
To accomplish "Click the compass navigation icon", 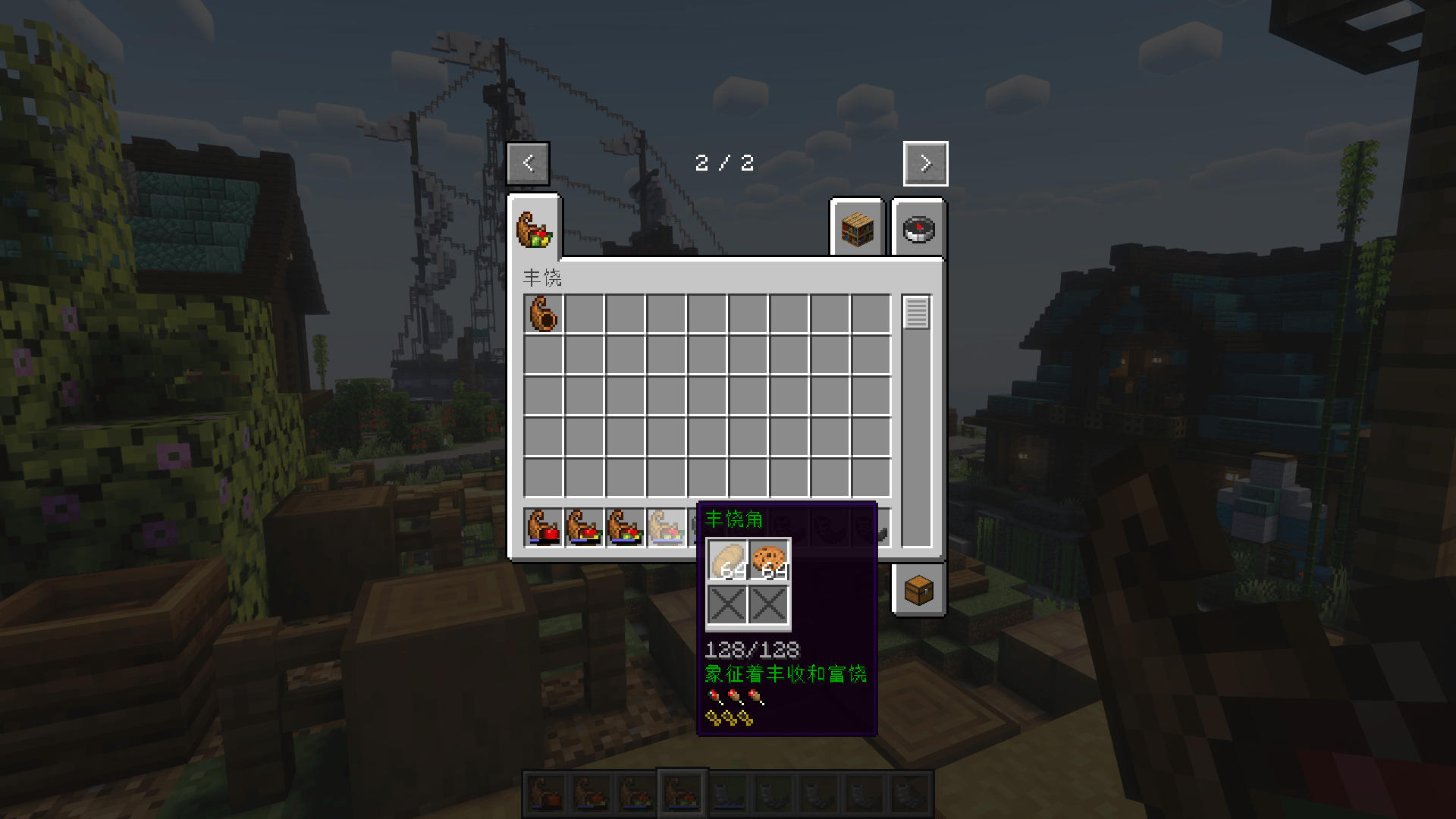I will tap(918, 229).
